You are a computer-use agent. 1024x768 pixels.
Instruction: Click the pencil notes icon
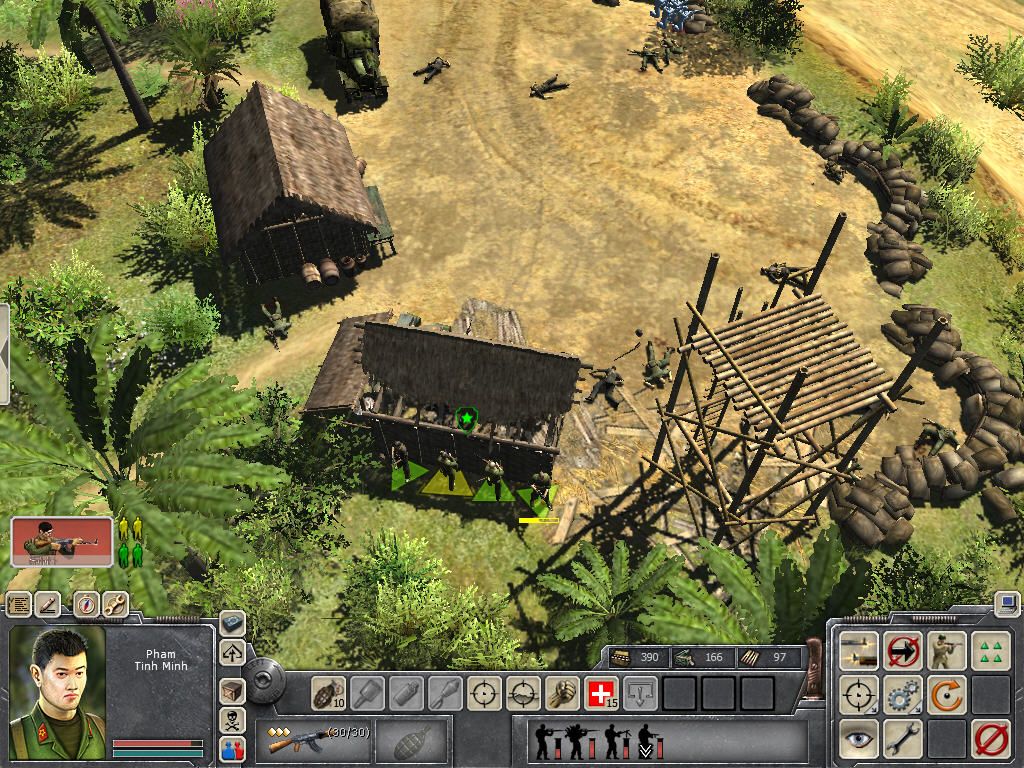(49, 604)
